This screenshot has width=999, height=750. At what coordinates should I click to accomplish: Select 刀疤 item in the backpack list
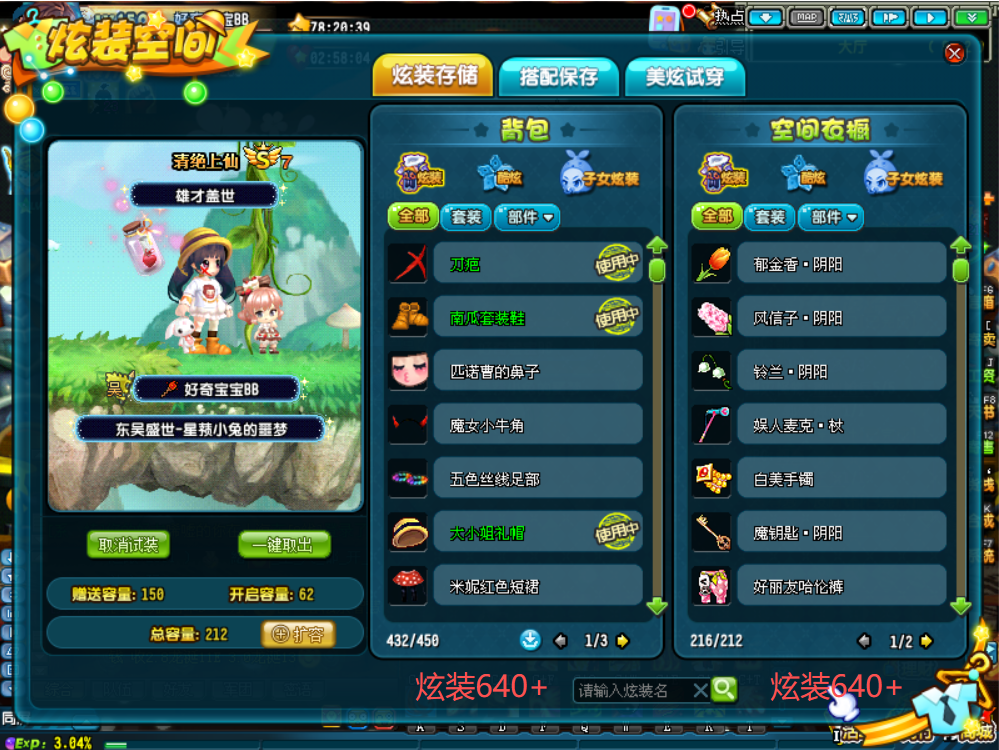(515, 264)
